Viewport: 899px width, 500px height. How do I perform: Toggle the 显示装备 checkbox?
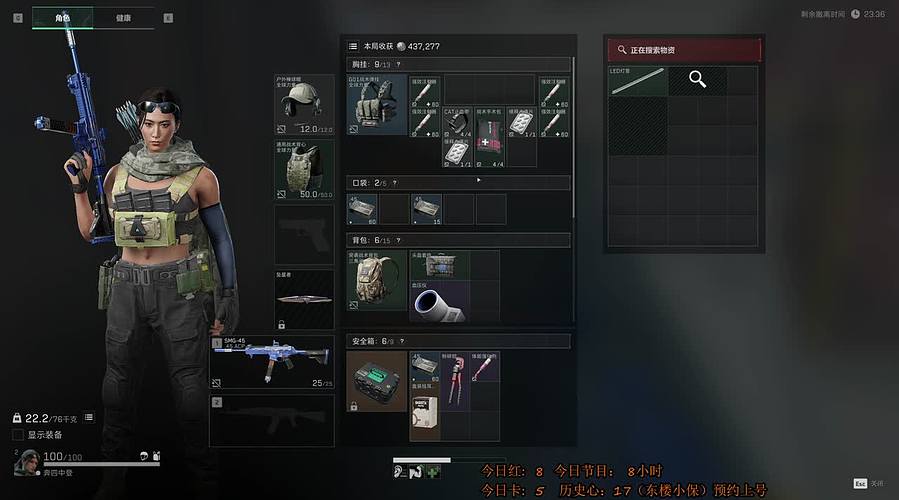(x=18, y=435)
